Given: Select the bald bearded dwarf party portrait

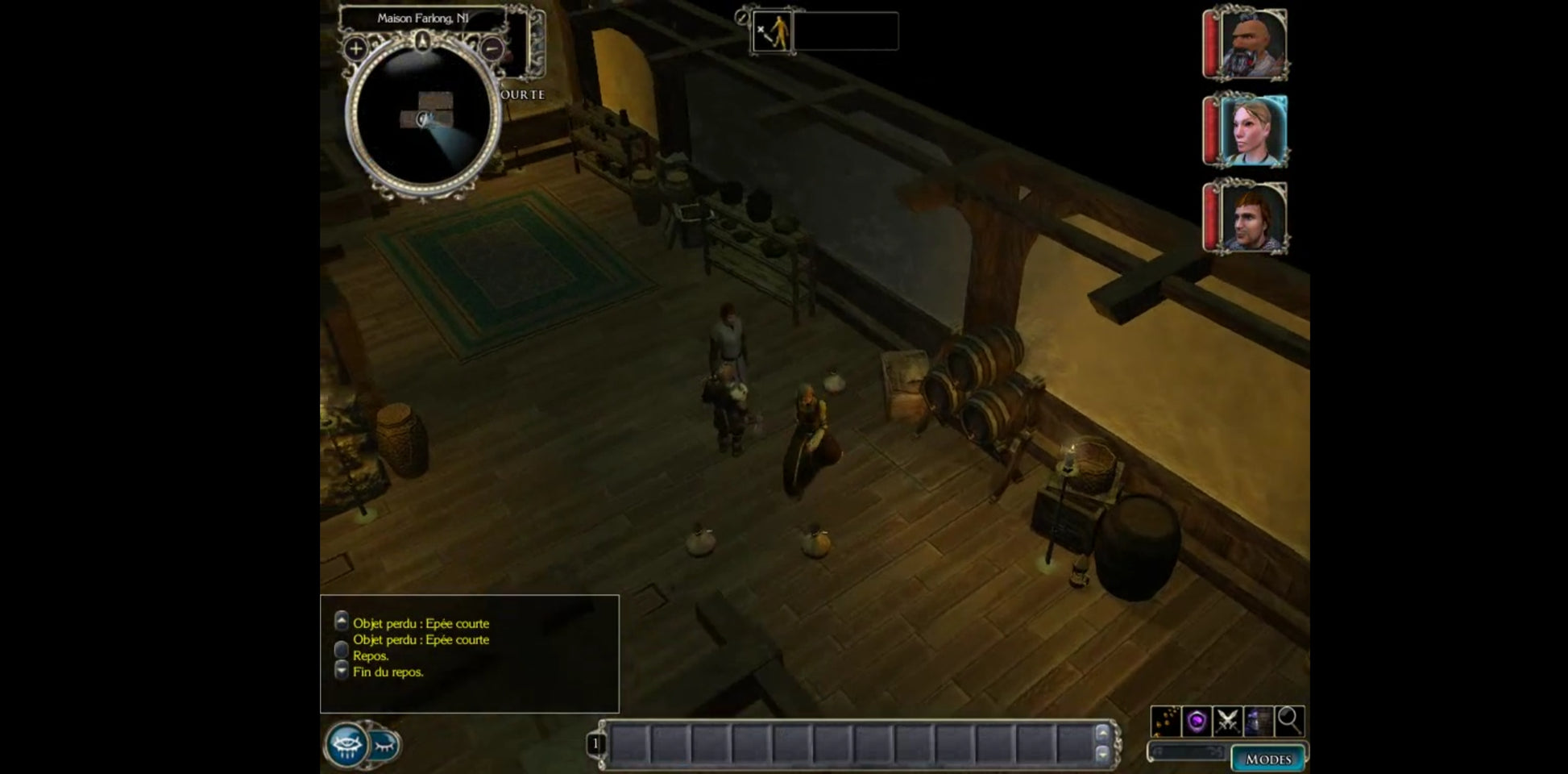Looking at the screenshot, I should 1251,44.
